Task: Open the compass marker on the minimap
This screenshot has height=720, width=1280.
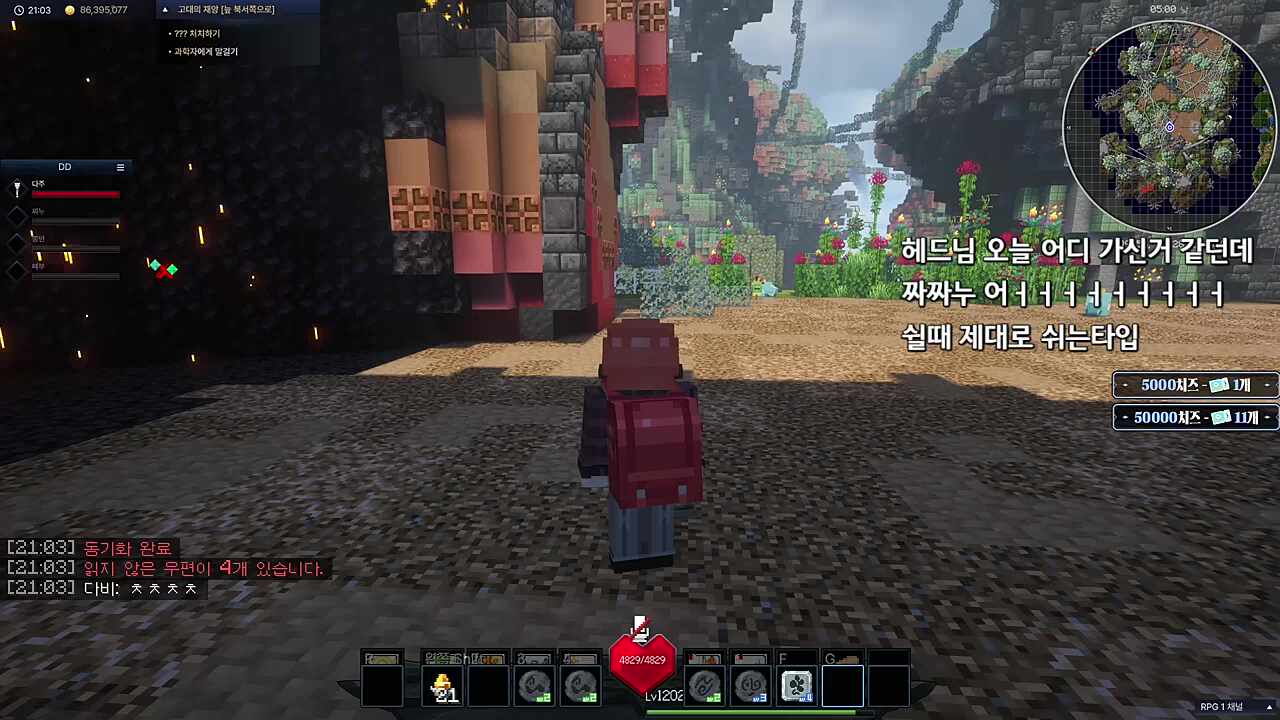Action: [1168, 128]
